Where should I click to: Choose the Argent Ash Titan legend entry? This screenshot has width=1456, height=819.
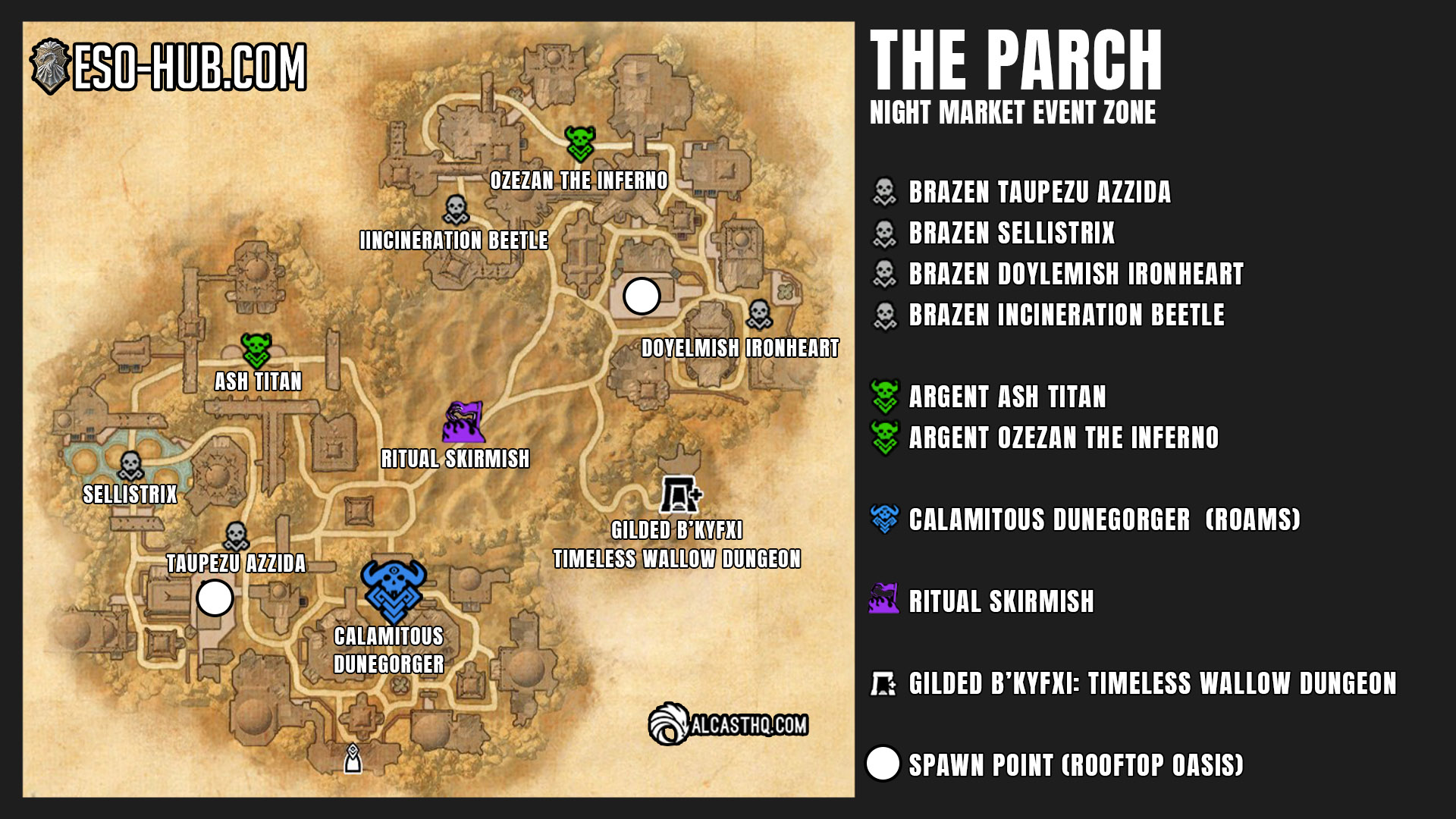(1006, 397)
